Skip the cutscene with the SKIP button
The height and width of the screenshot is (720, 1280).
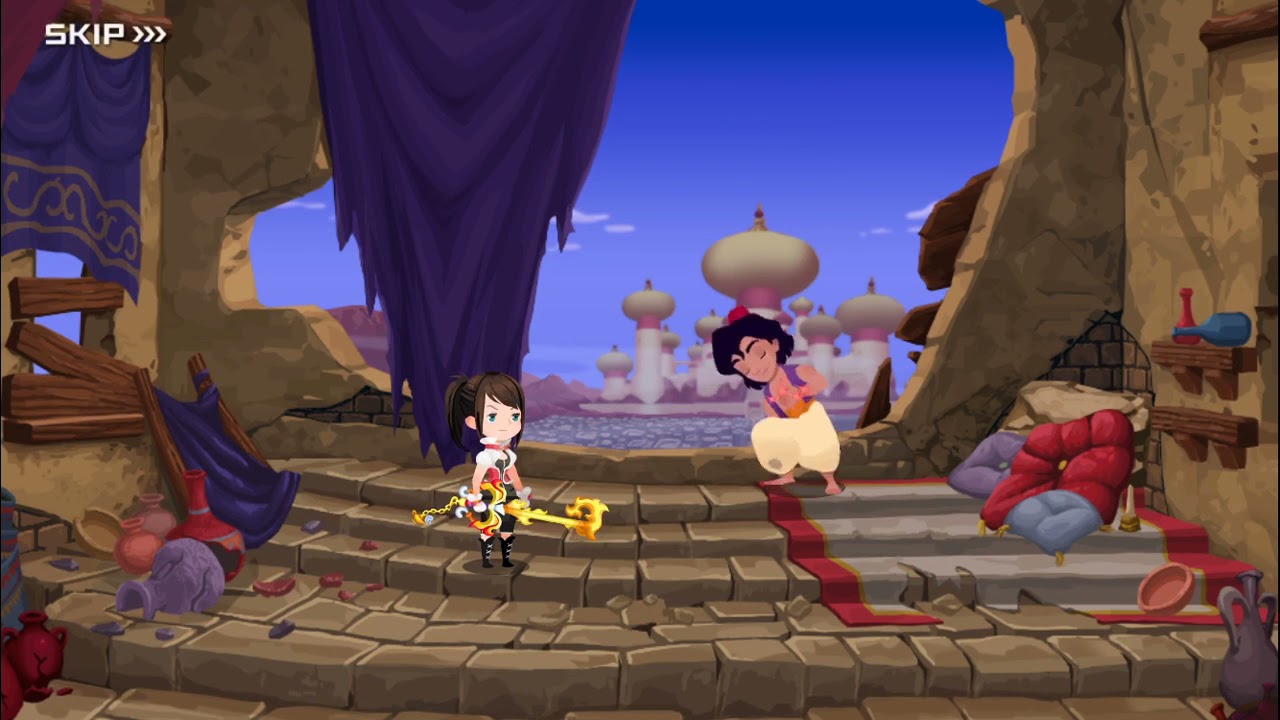105,34
